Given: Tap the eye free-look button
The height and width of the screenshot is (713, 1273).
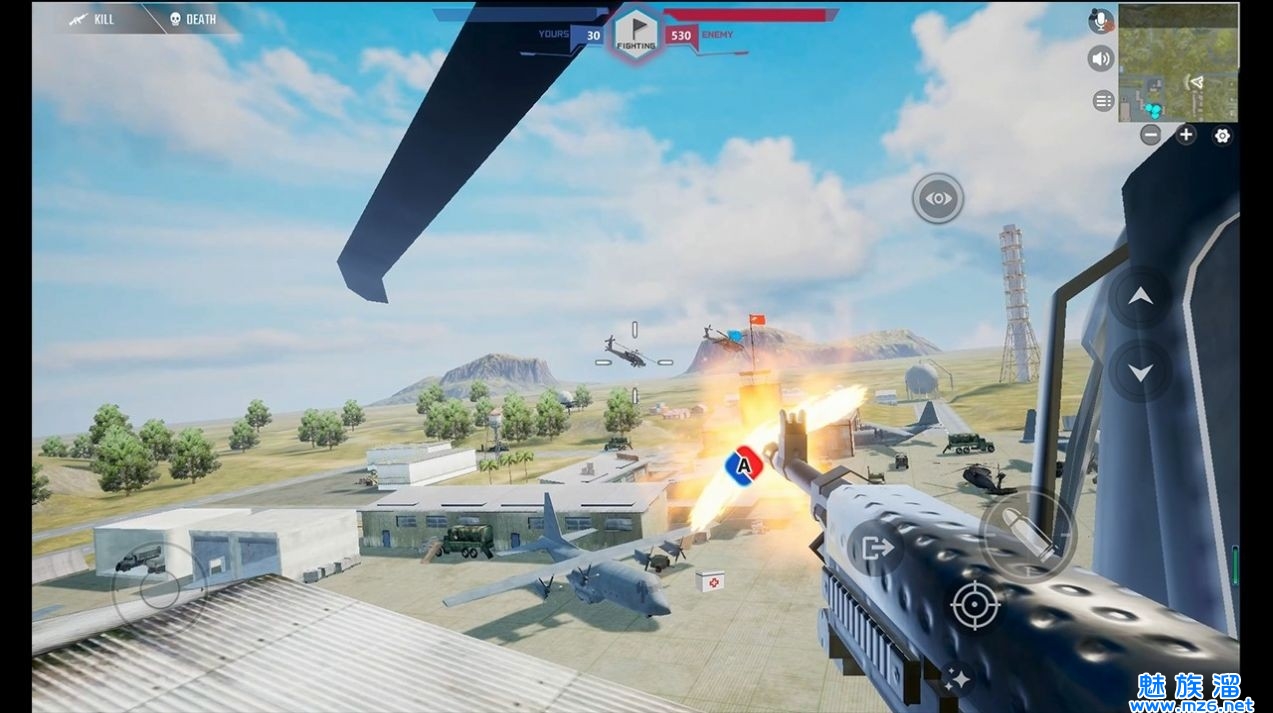Looking at the screenshot, I should [938, 198].
